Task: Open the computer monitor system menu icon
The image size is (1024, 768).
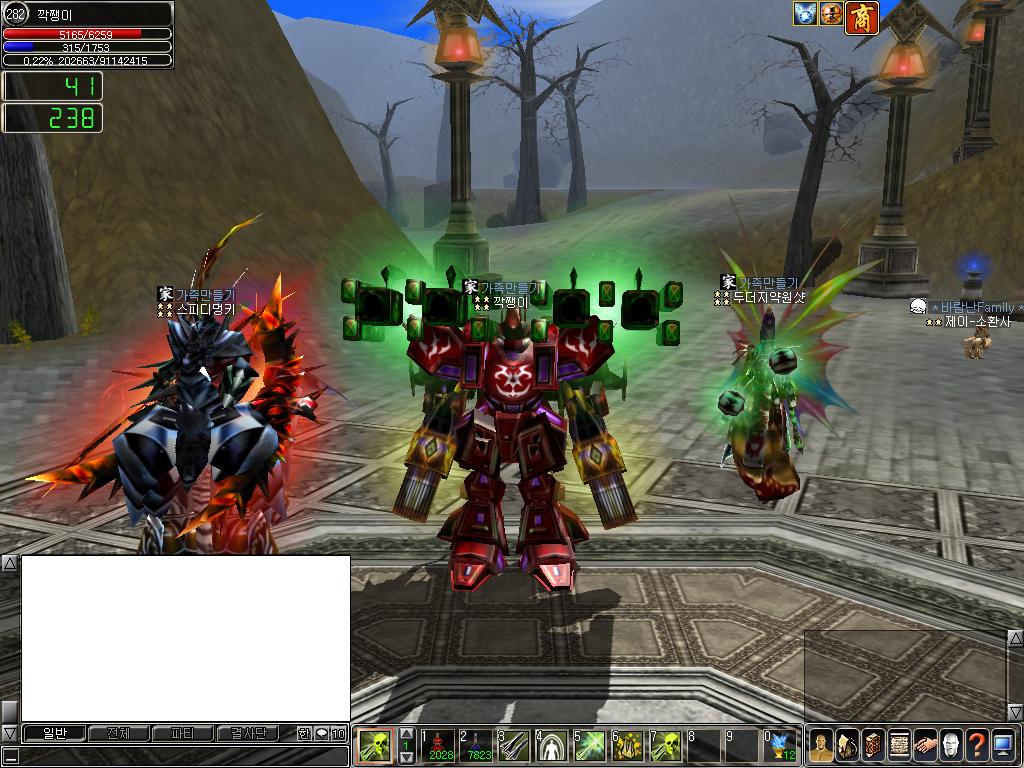Action: coord(1003,745)
